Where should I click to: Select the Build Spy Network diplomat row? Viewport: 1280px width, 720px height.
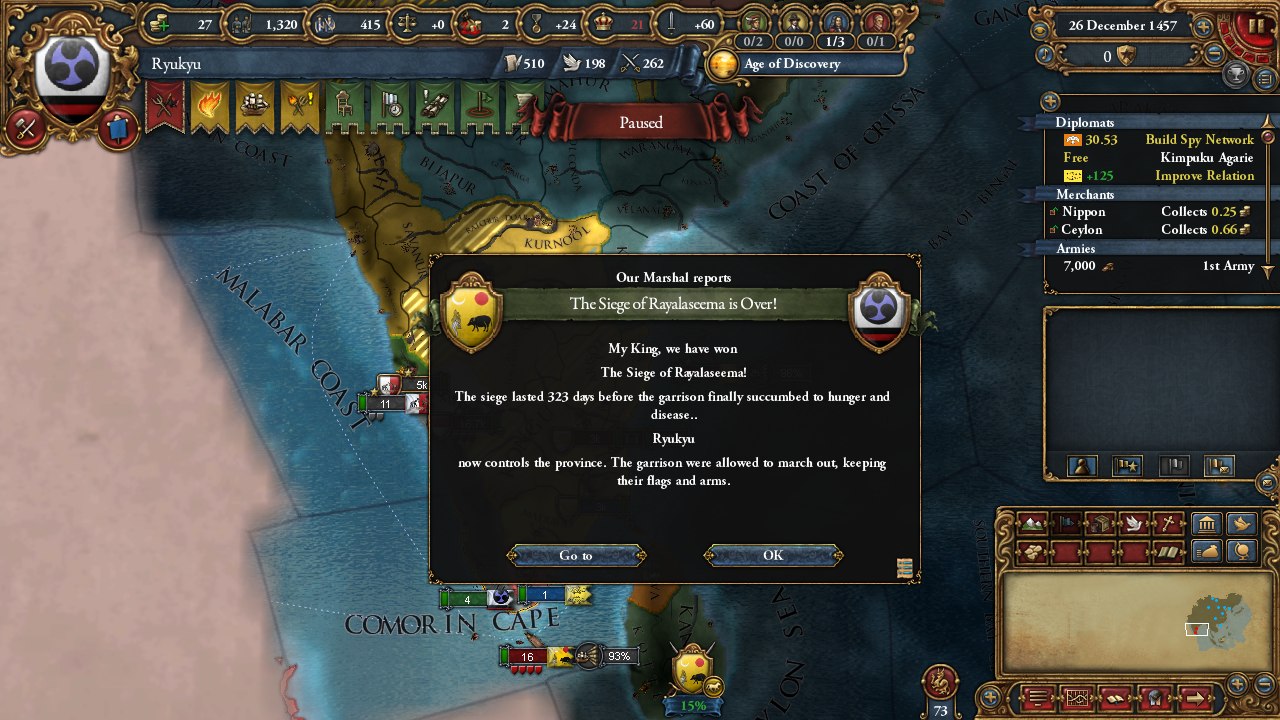pyautogui.click(x=1157, y=140)
